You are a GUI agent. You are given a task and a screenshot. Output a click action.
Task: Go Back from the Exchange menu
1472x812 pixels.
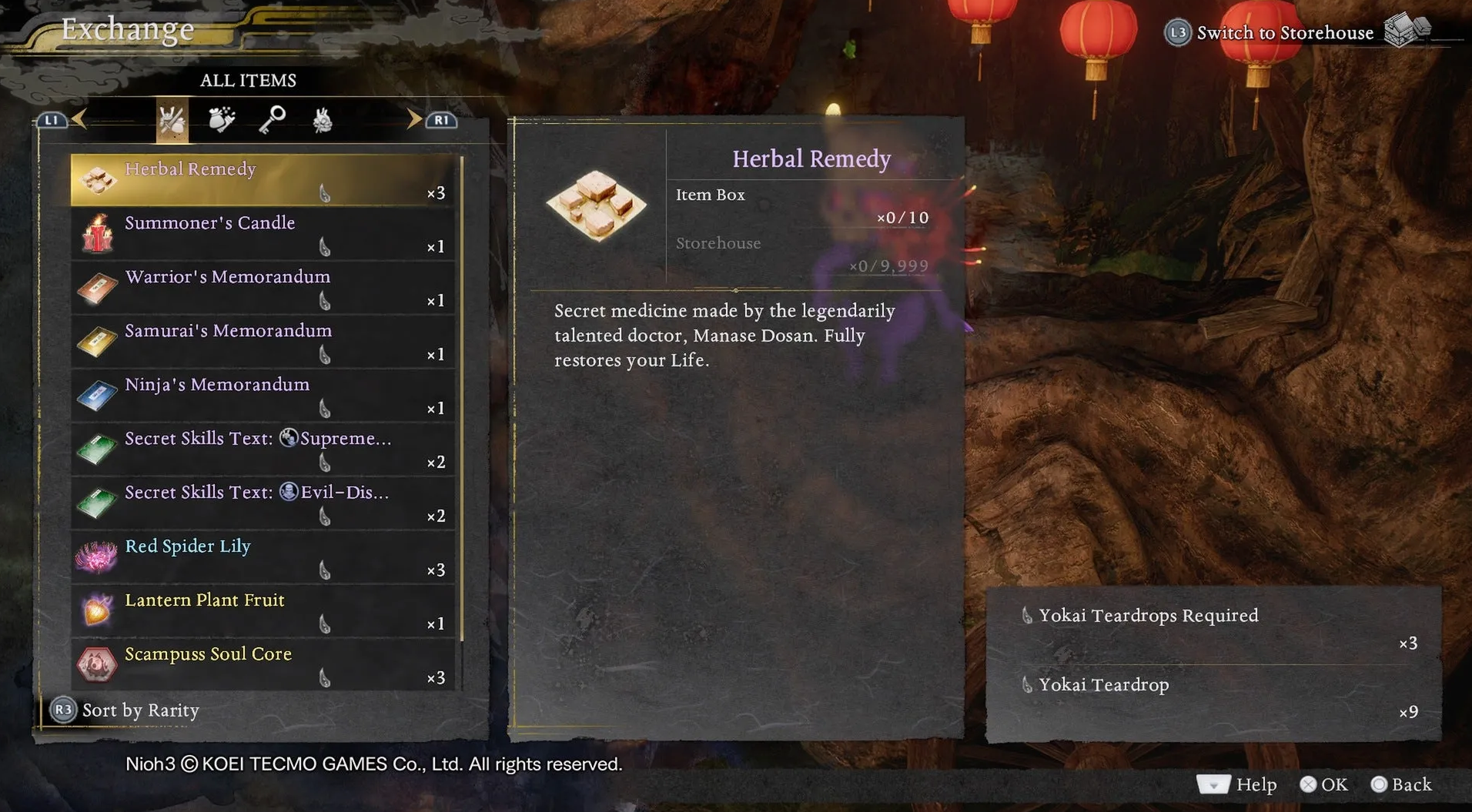[1401, 784]
